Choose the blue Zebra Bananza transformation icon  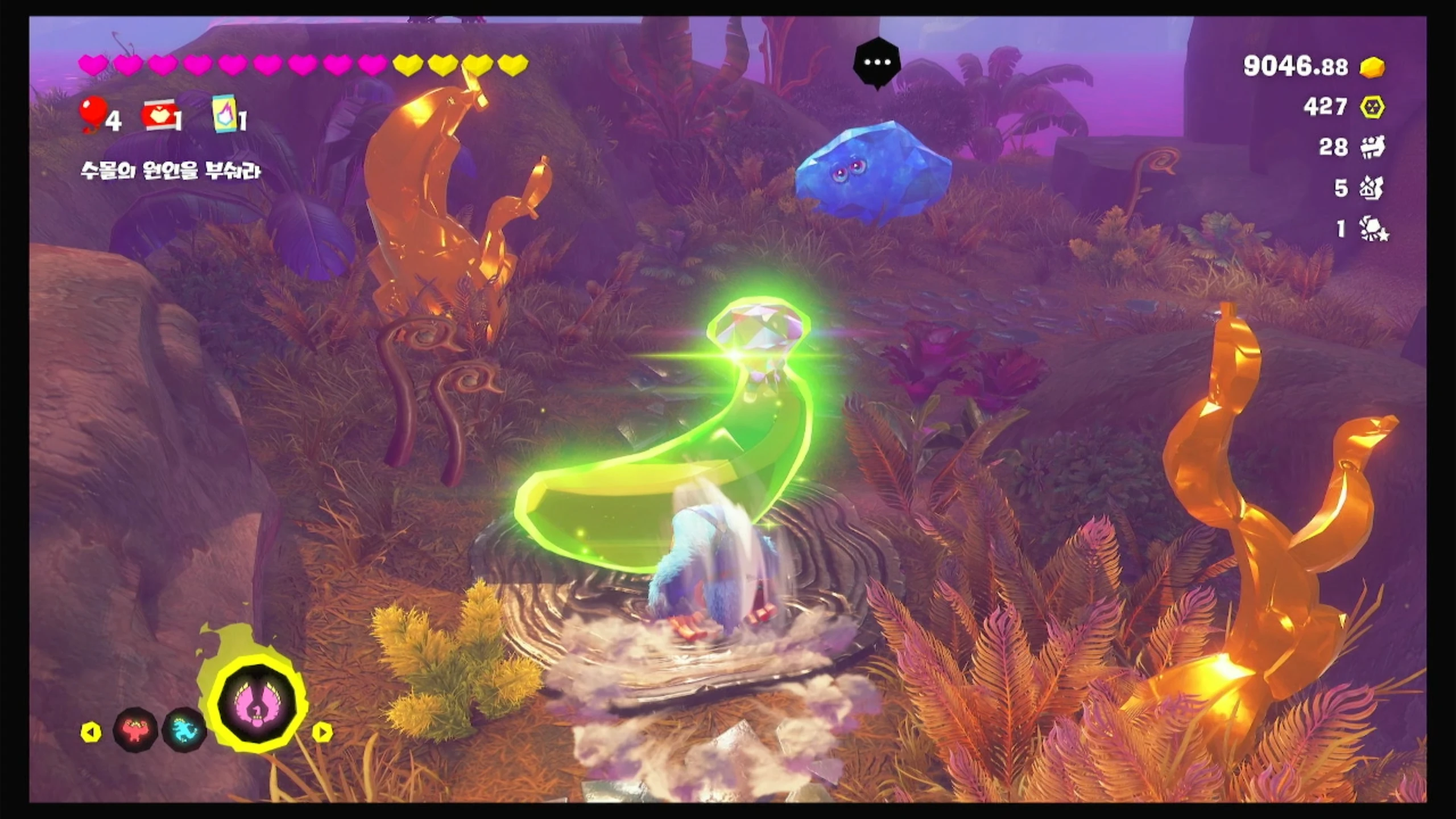(184, 729)
